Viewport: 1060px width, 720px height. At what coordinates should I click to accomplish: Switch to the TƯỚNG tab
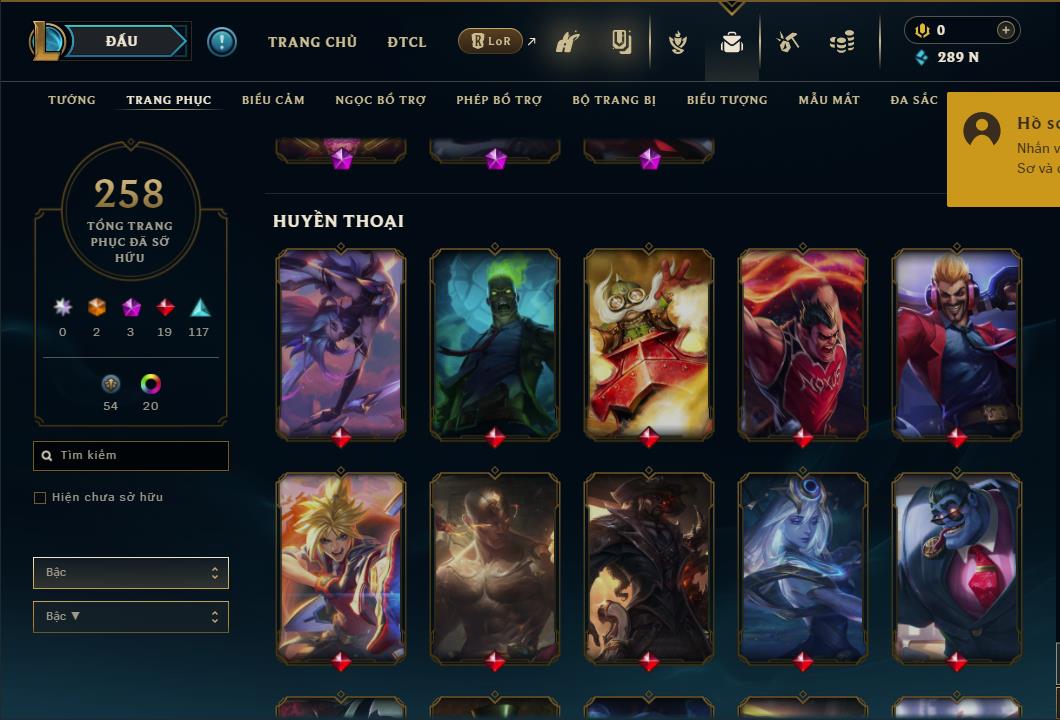coord(72,100)
